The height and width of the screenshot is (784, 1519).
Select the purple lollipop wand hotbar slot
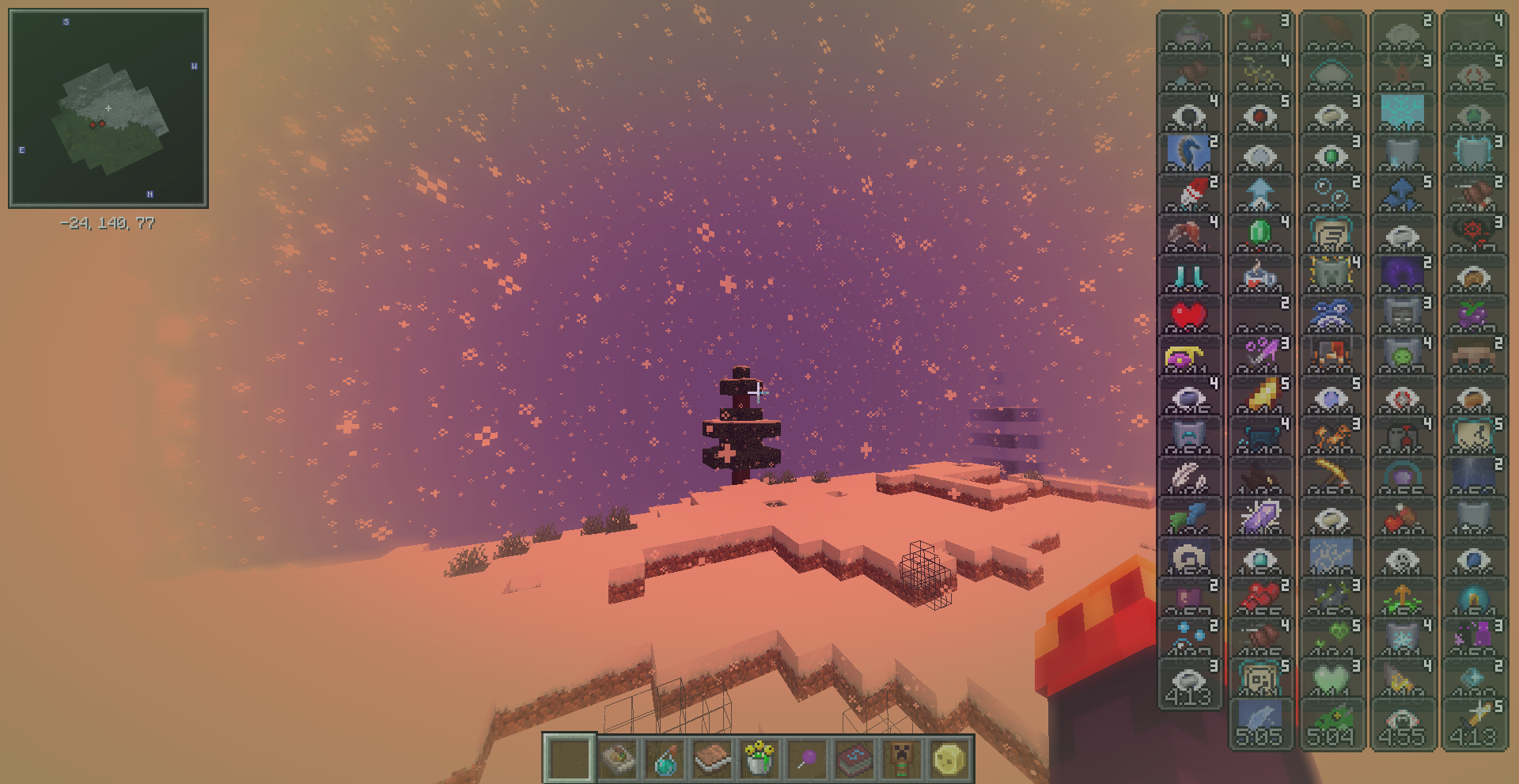[x=807, y=759]
